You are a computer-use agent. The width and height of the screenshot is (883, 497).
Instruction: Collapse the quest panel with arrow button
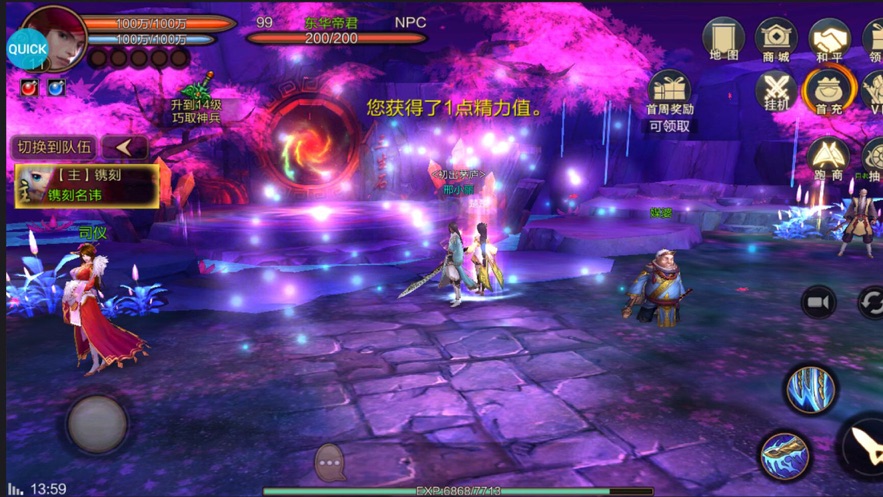point(125,148)
